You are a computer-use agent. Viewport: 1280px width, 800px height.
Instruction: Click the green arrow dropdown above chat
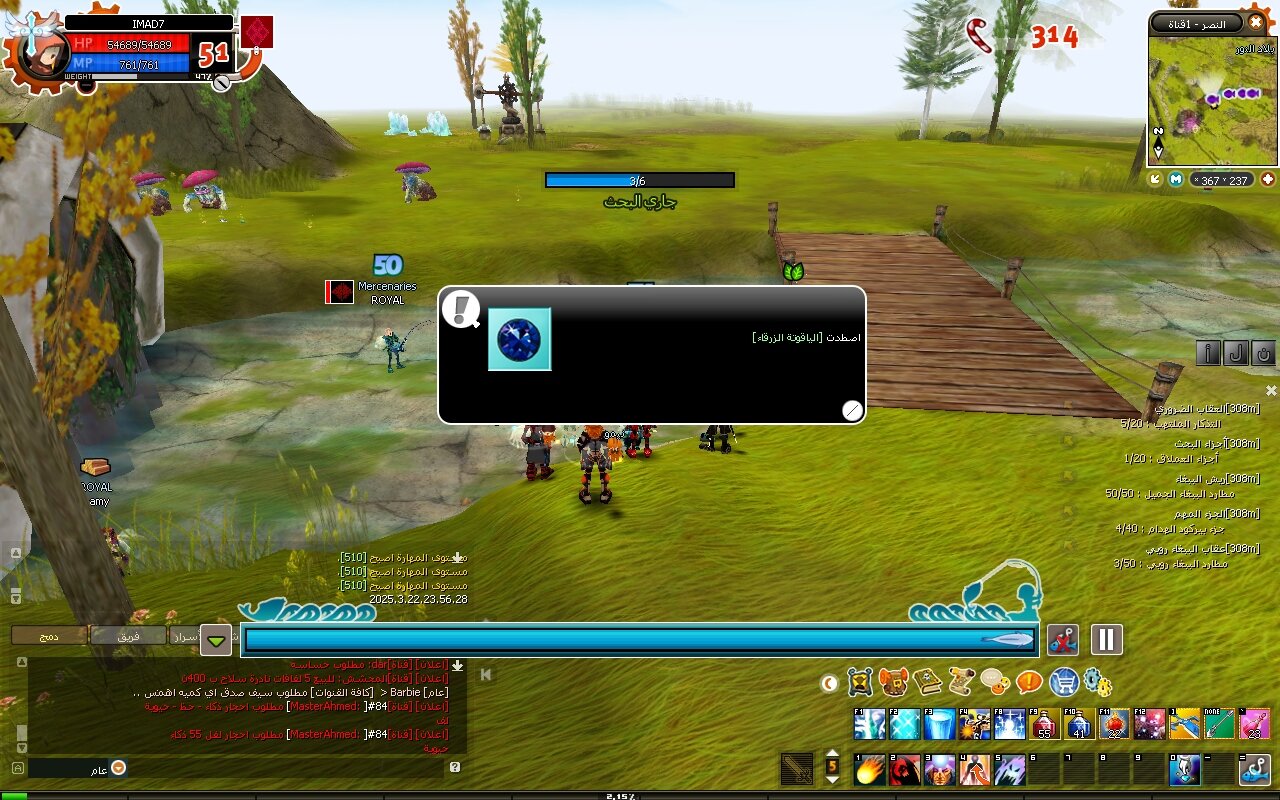[216, 639]
